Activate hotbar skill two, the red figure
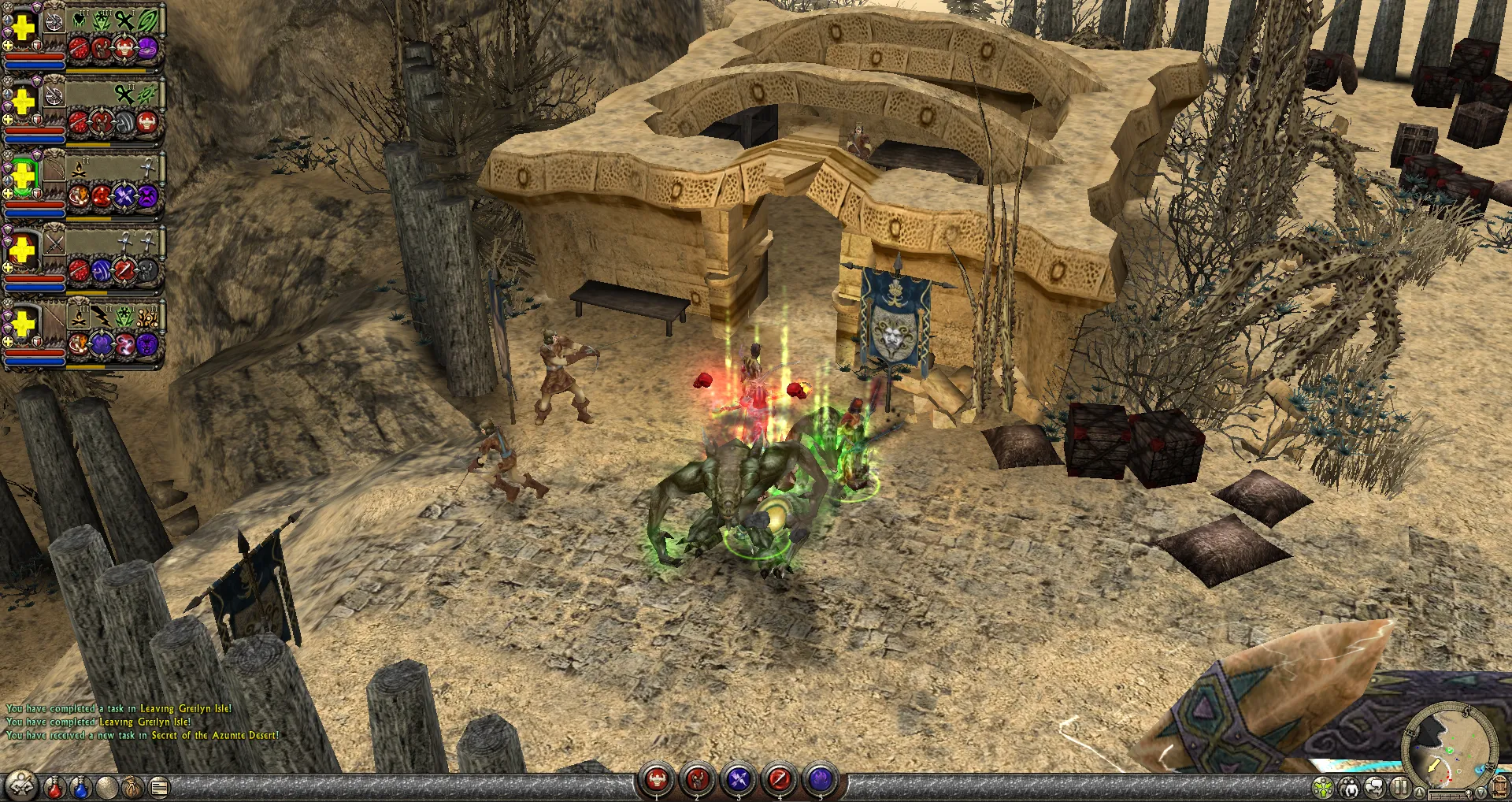Screen dimensions: 1512x802 [697, 780]
